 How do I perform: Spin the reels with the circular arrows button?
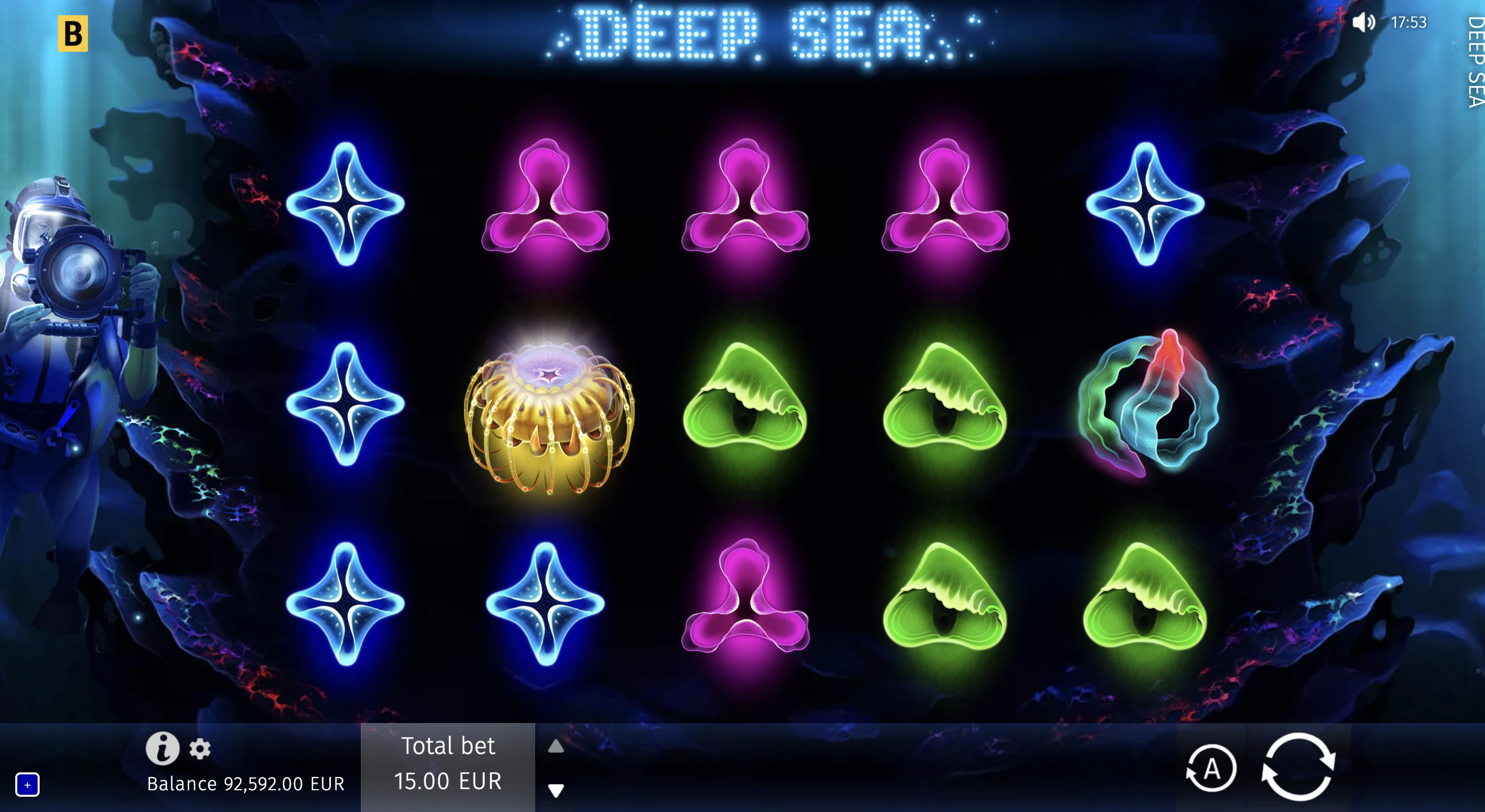1298,767
